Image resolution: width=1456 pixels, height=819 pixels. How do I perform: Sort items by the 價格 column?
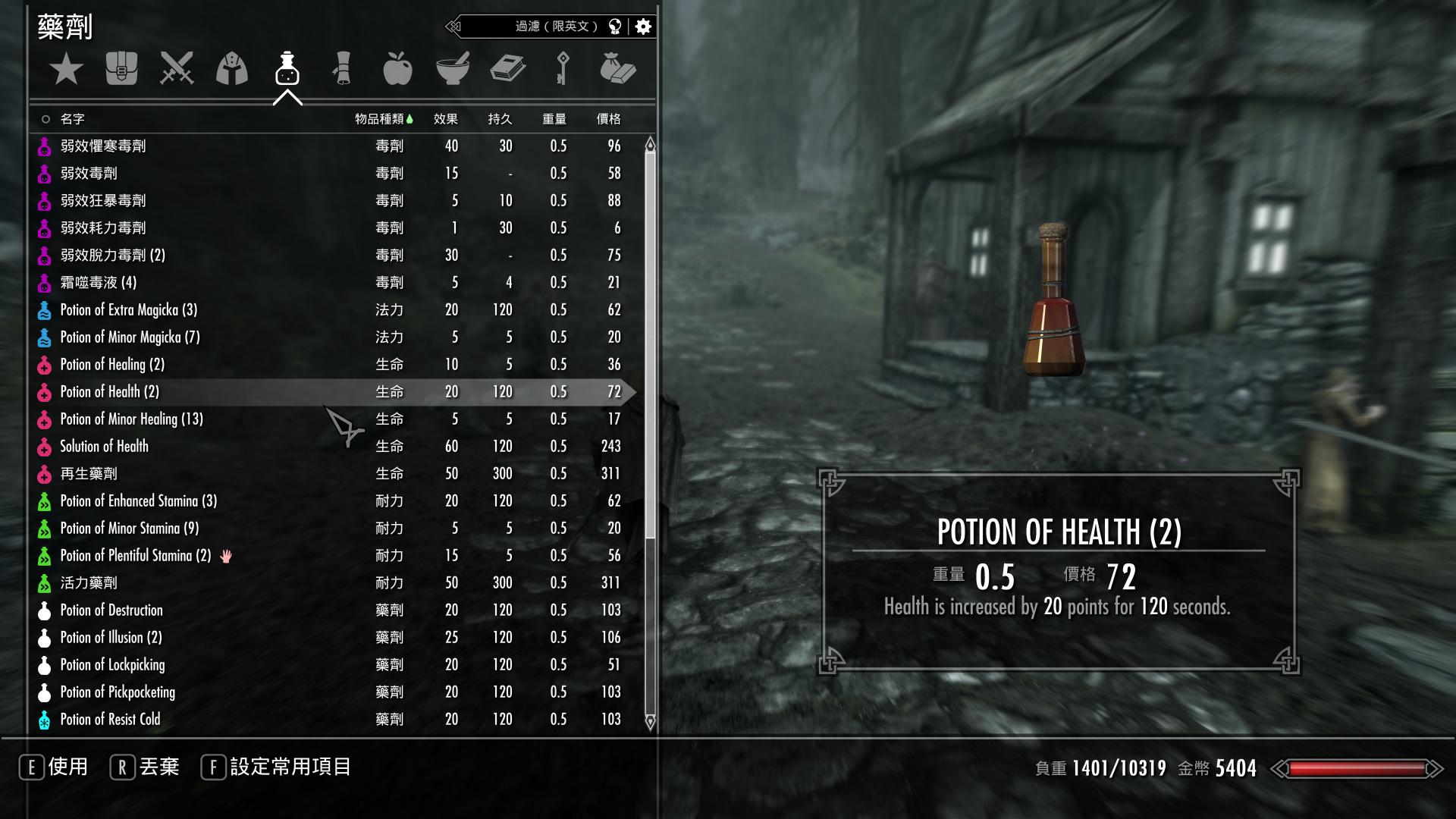coord(607,118)
